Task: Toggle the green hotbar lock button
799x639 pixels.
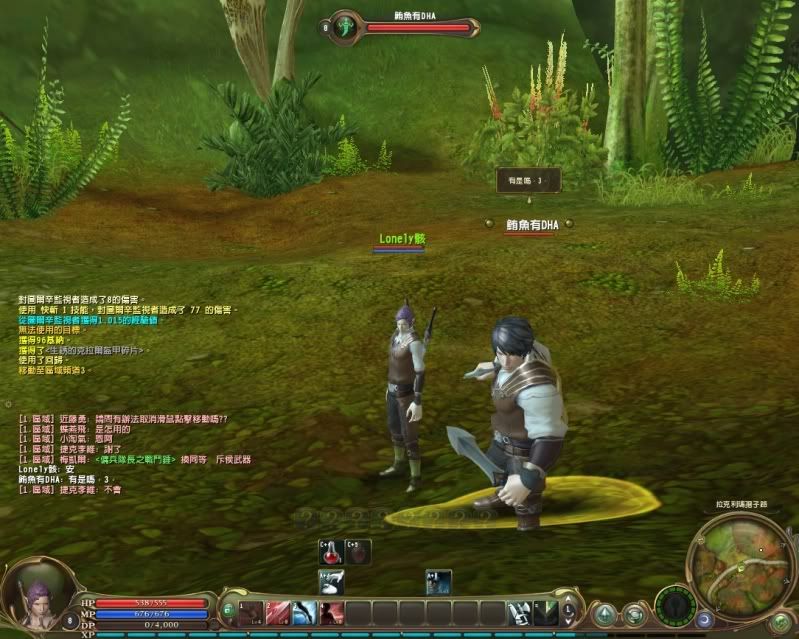Action: [228, 609]
